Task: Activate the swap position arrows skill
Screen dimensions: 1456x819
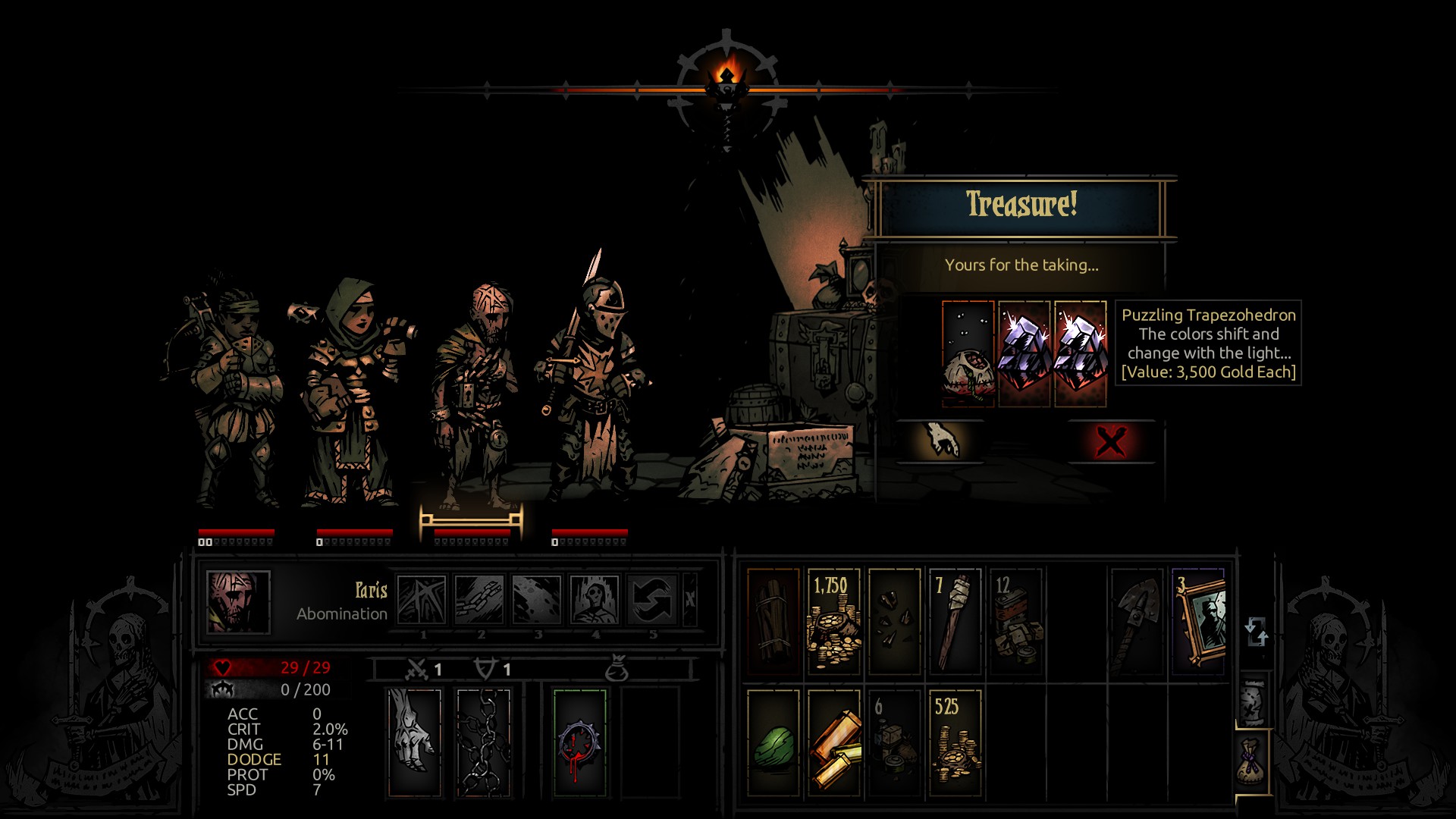Action: tap(652, 600)
